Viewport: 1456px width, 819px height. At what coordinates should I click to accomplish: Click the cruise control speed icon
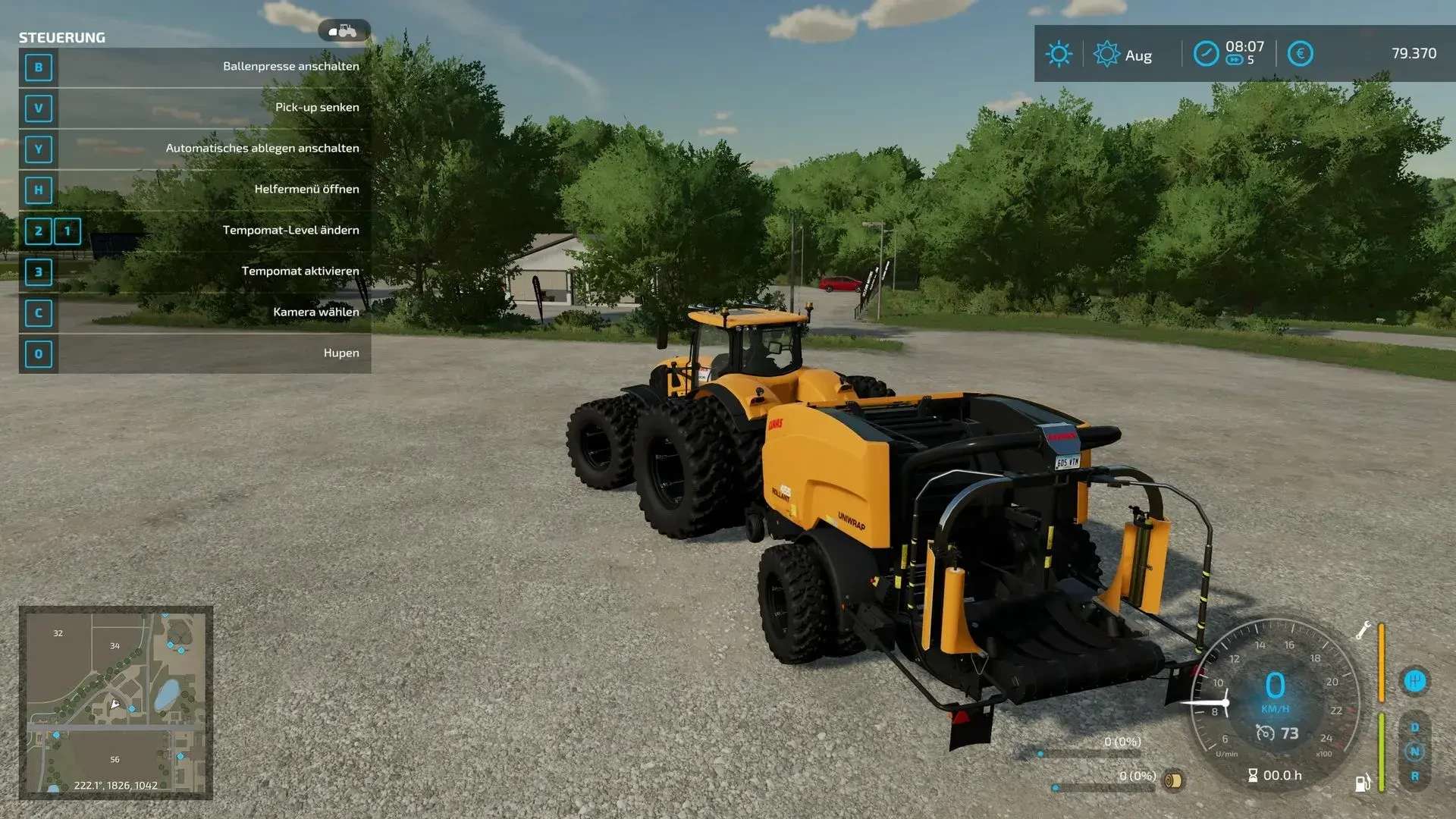click(x=1265, y=733)
